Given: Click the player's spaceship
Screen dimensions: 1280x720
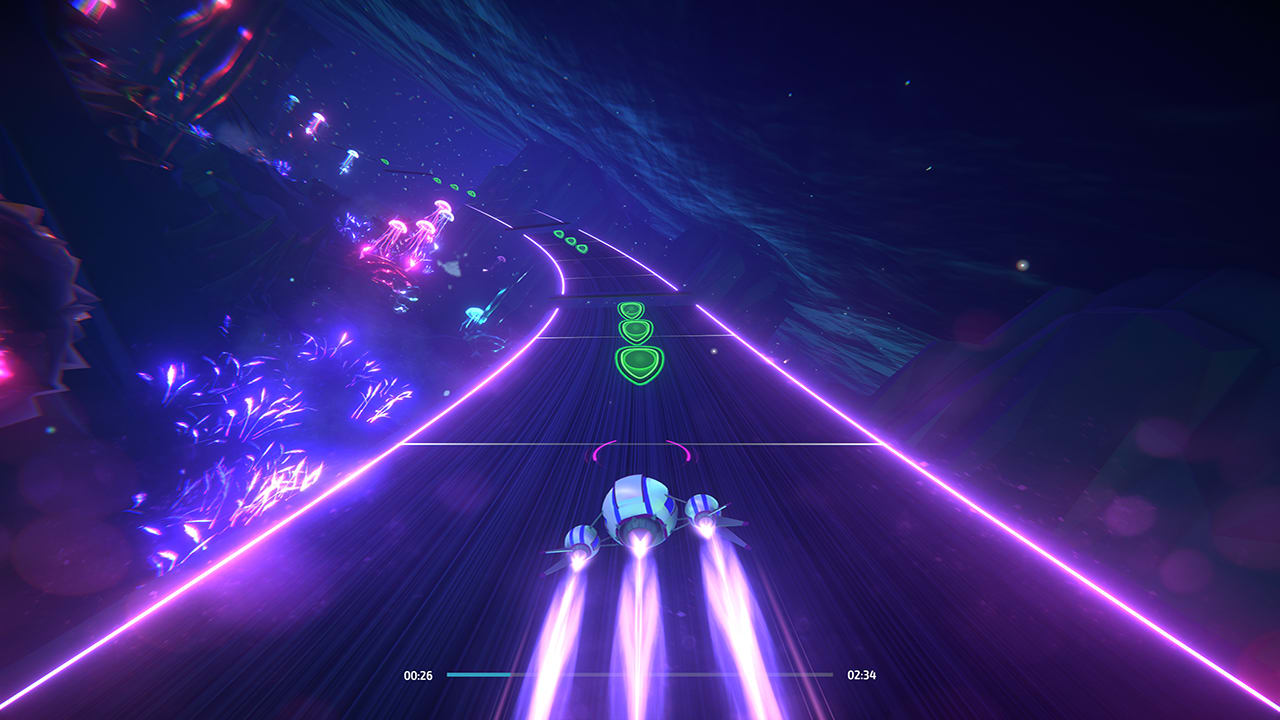Looking at the screenshot, I should tap(640, 510).
